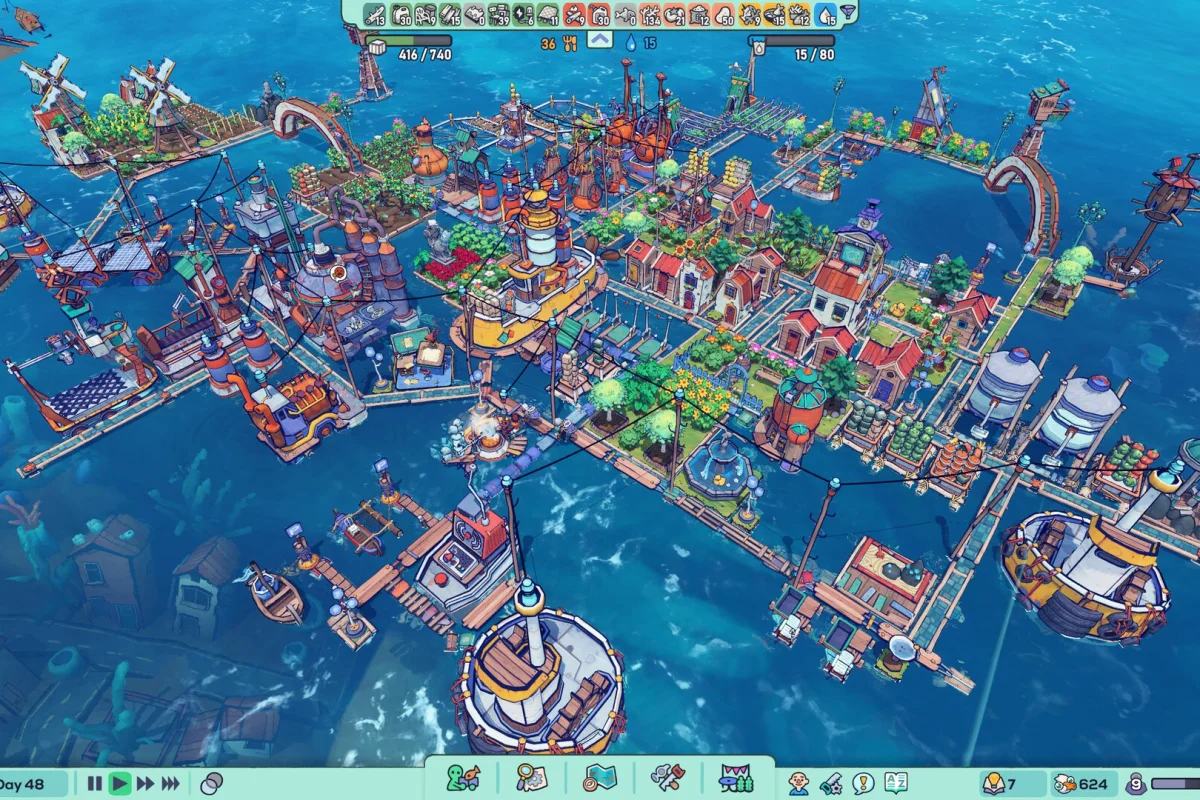Open the exclamation speech bubble alerts
The height and width of the screenshot is (800, 1200).
(x=863, y=783)
